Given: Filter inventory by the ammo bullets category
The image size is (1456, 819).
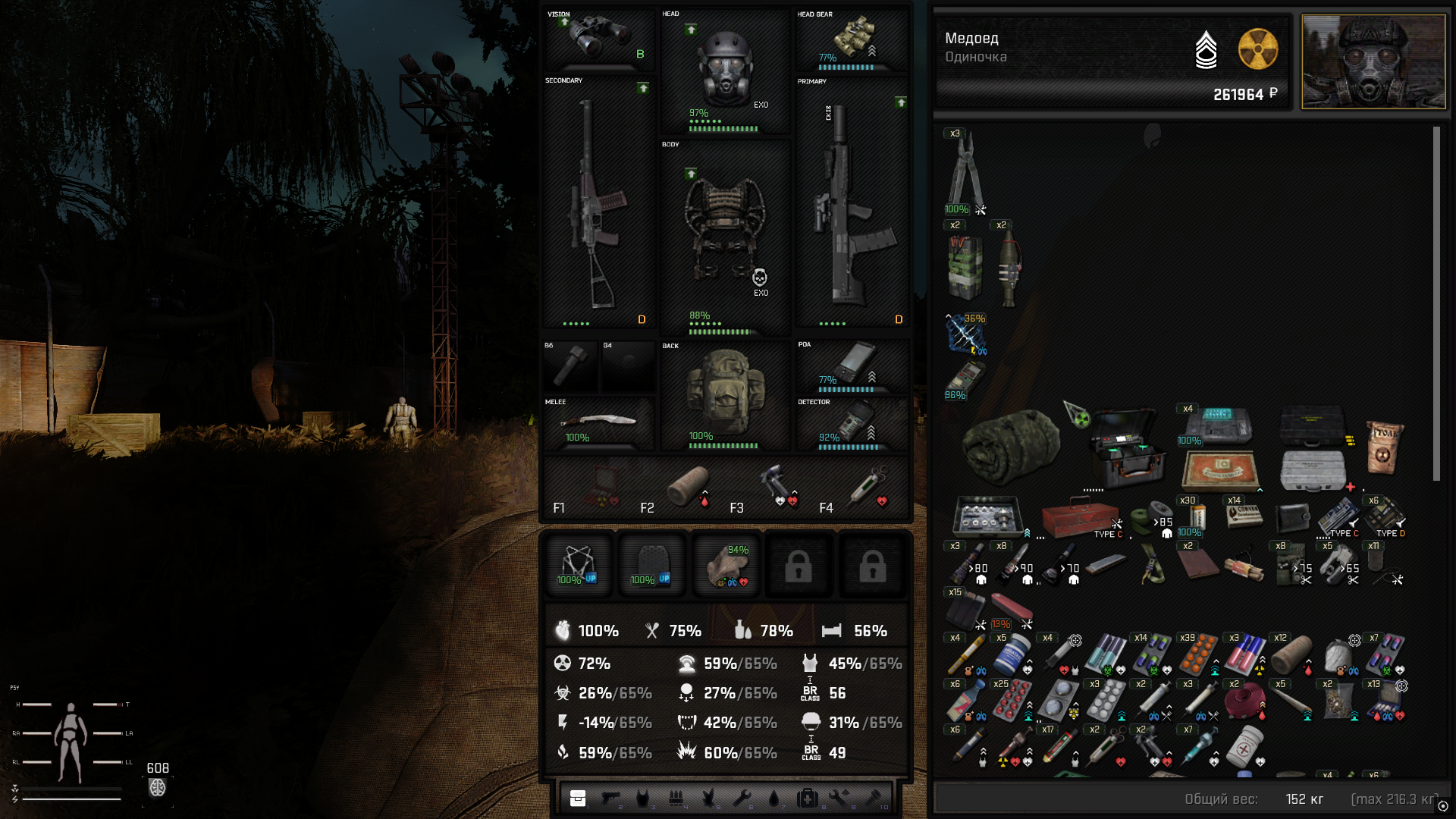Looking at the screenshot, I should (676, 797).
